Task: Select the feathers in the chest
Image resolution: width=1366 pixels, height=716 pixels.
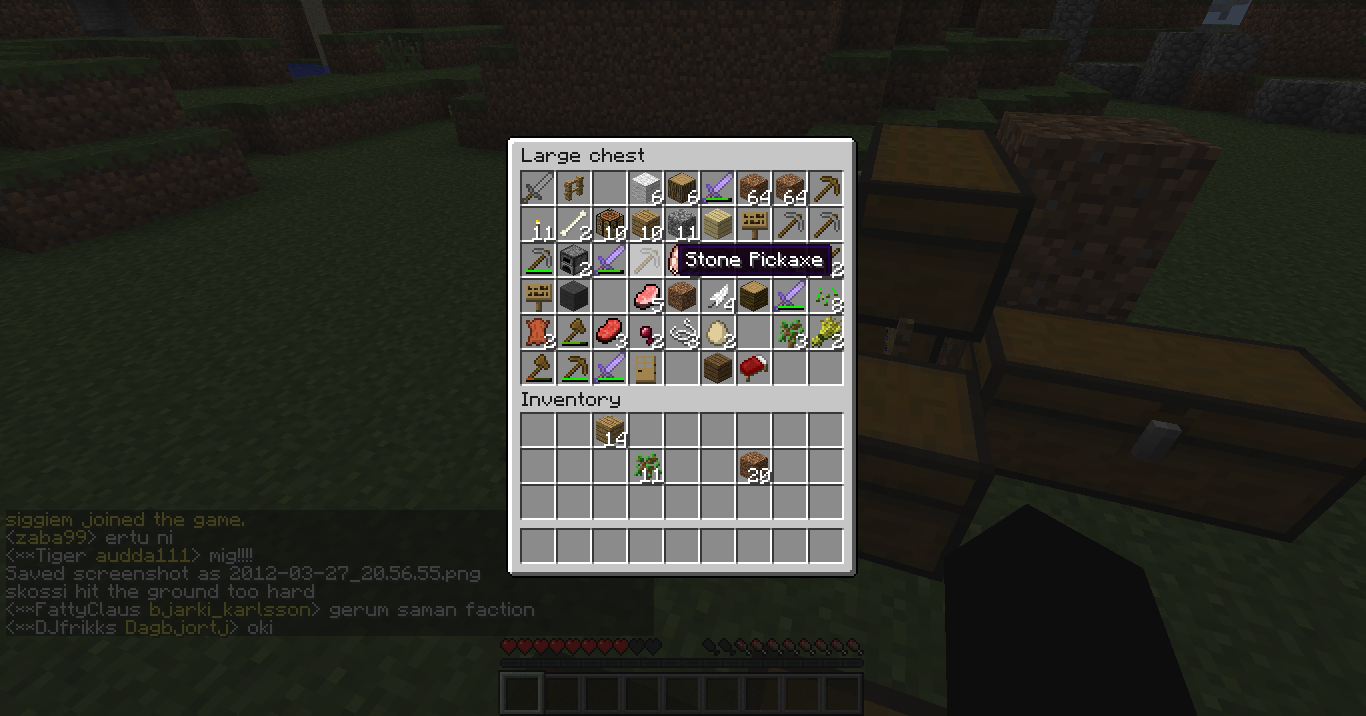Action: 717,297
